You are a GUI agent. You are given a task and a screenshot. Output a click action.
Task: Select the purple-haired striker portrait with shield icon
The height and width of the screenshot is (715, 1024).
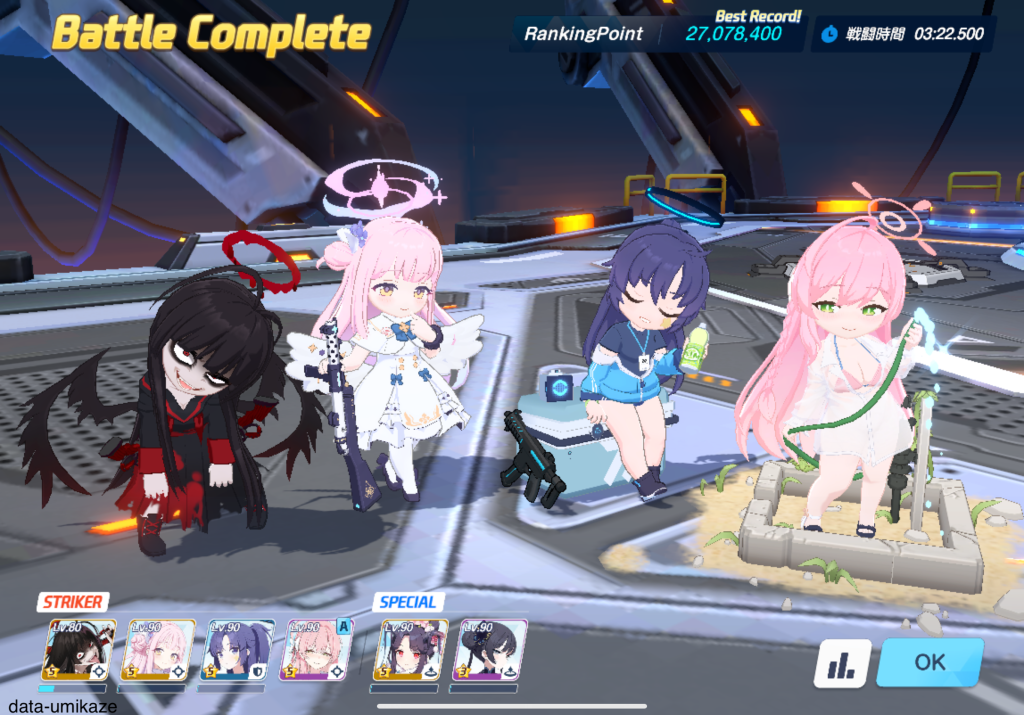(236, 650)
